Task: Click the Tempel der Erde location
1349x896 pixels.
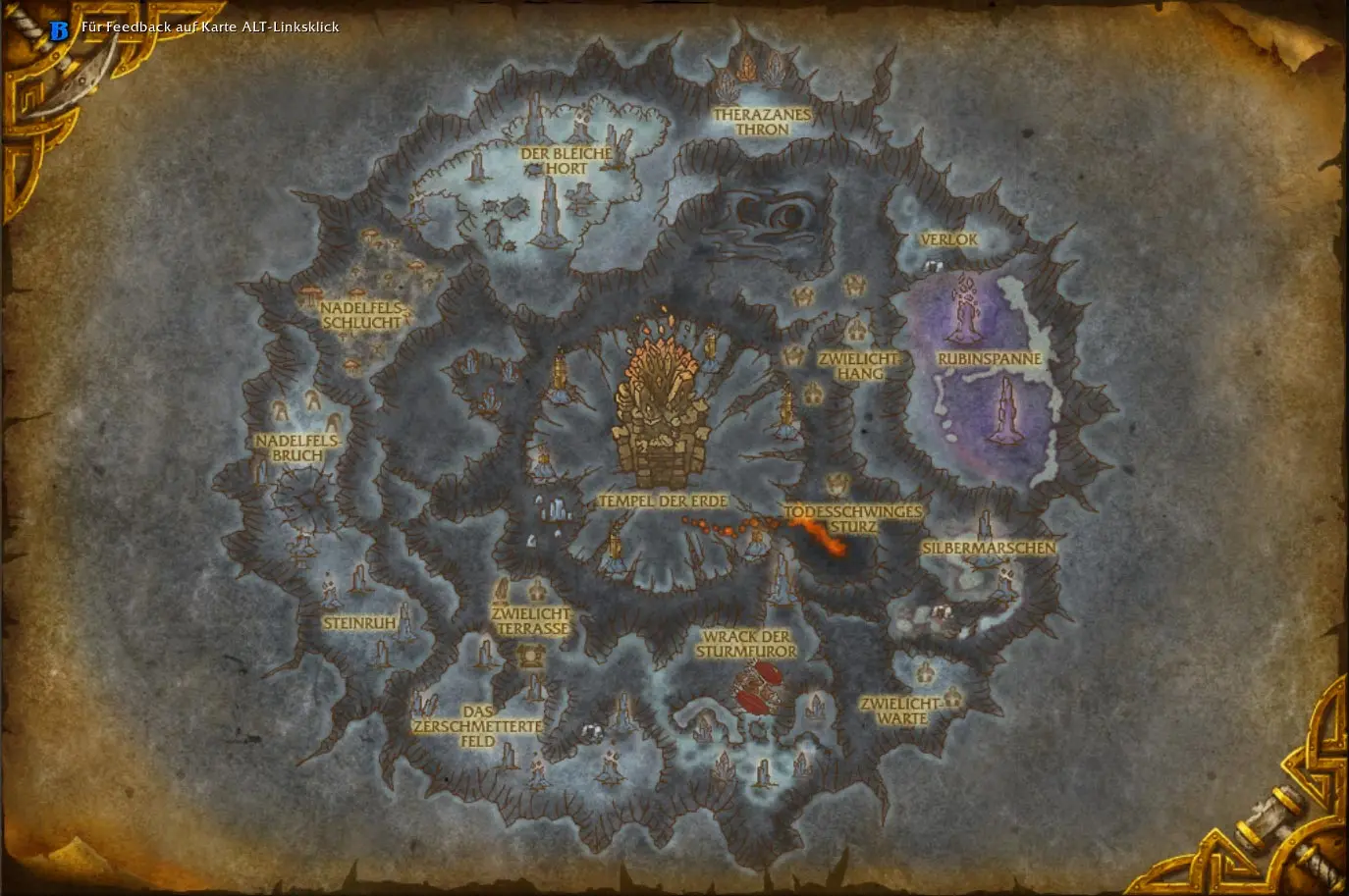Action: tap(663, 501)
